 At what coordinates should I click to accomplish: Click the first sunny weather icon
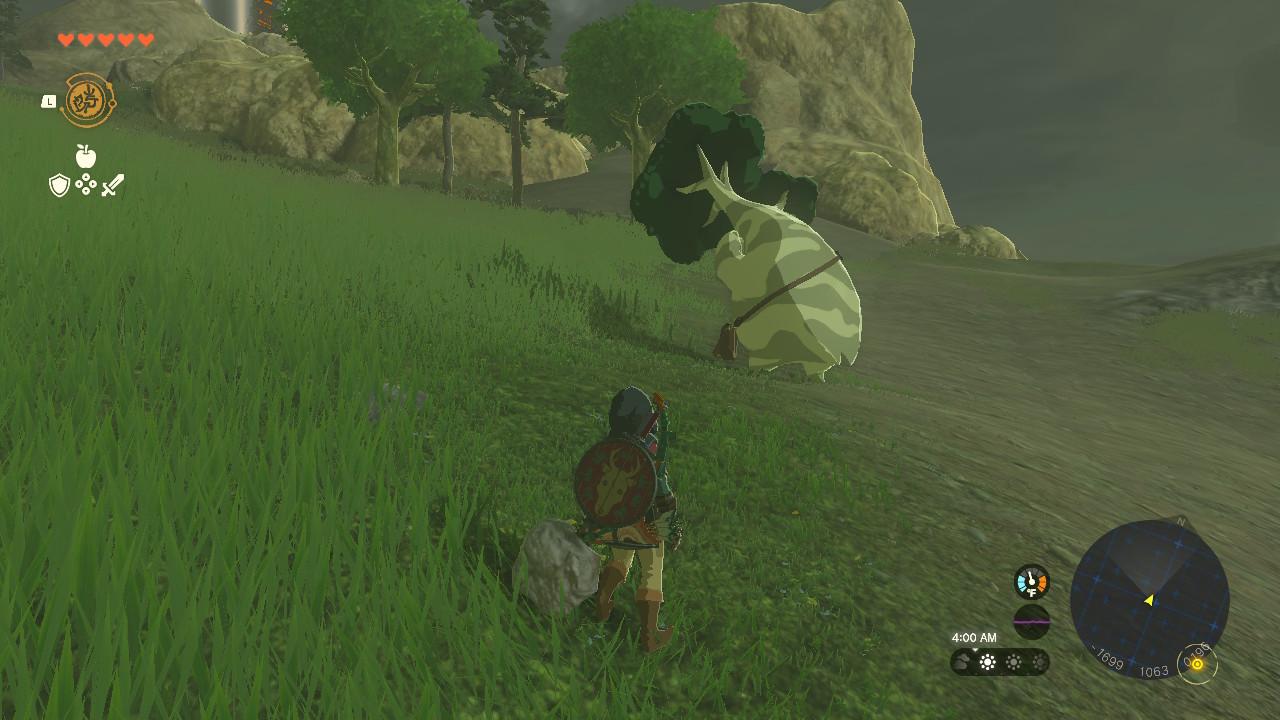pos(987,661)
